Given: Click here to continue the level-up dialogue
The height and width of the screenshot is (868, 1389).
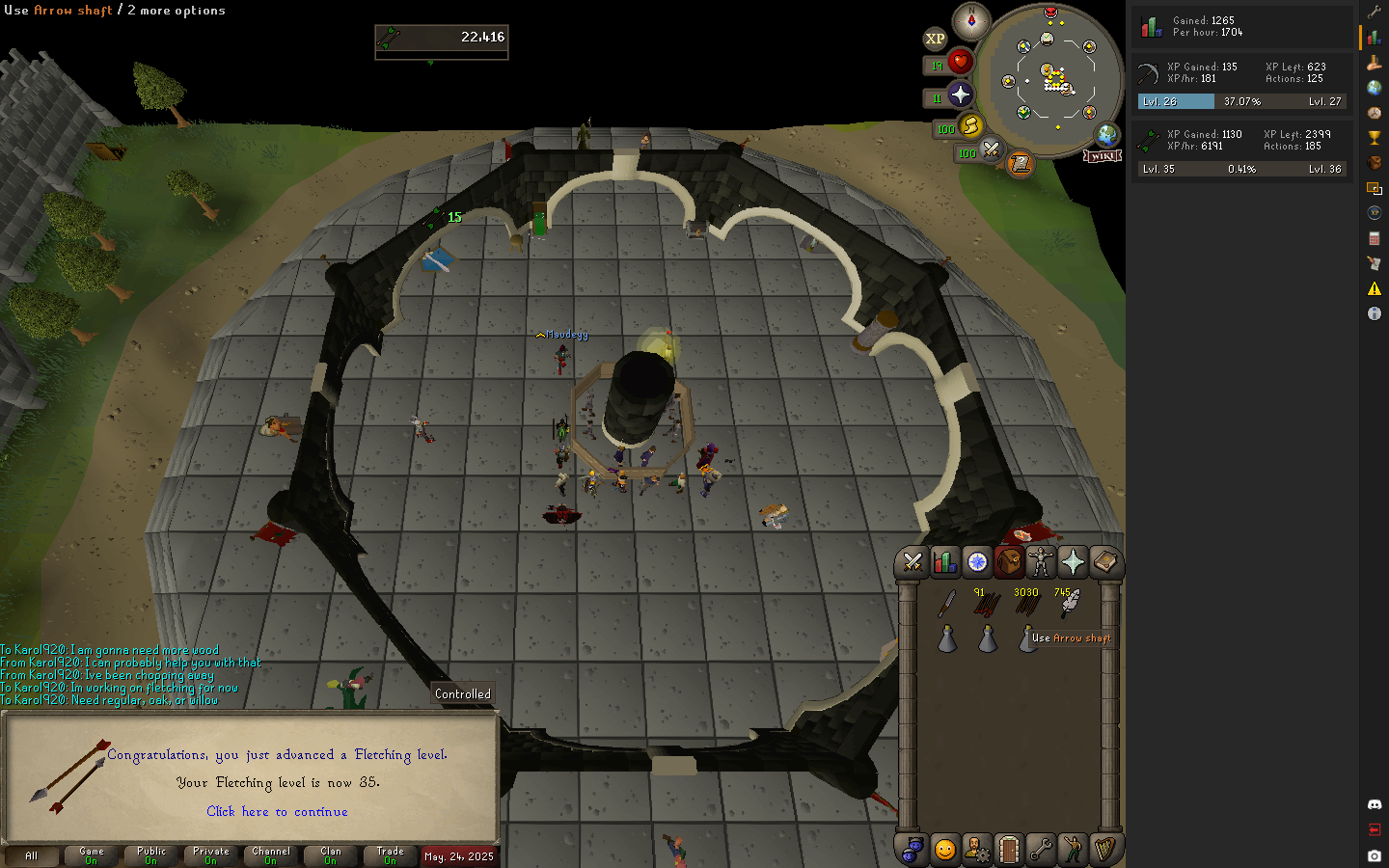Looking at the screenshot, I should [x=277, y=812].
